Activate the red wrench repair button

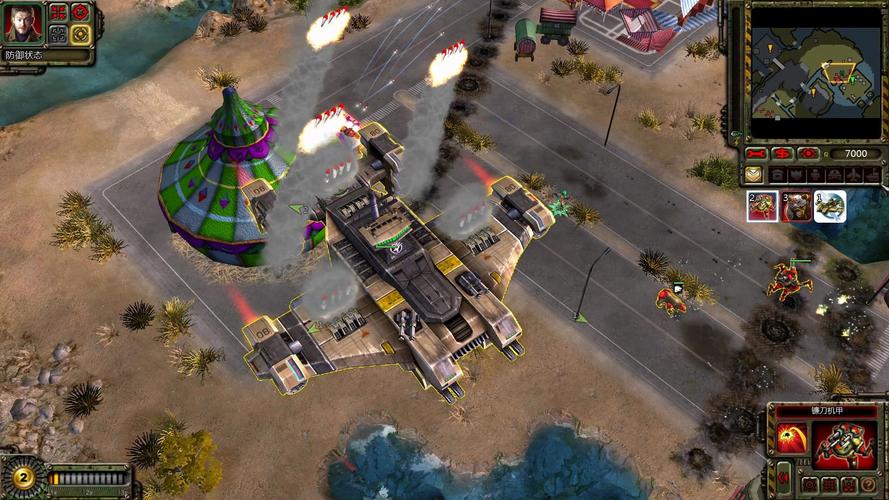758,154
